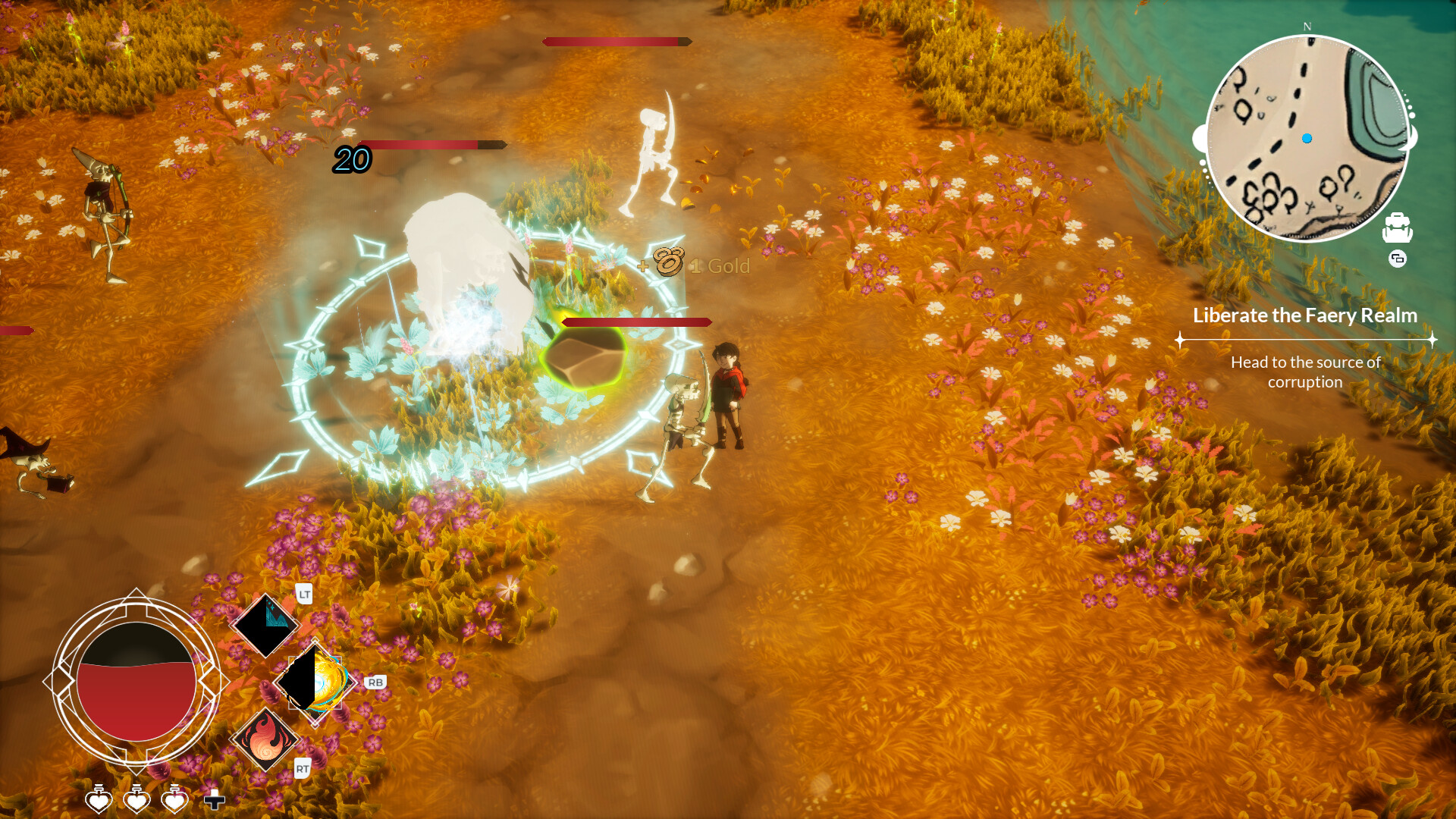Trigger the glowing fireball RB ability icon
The image size is (1456, 819).
[315, 682]
